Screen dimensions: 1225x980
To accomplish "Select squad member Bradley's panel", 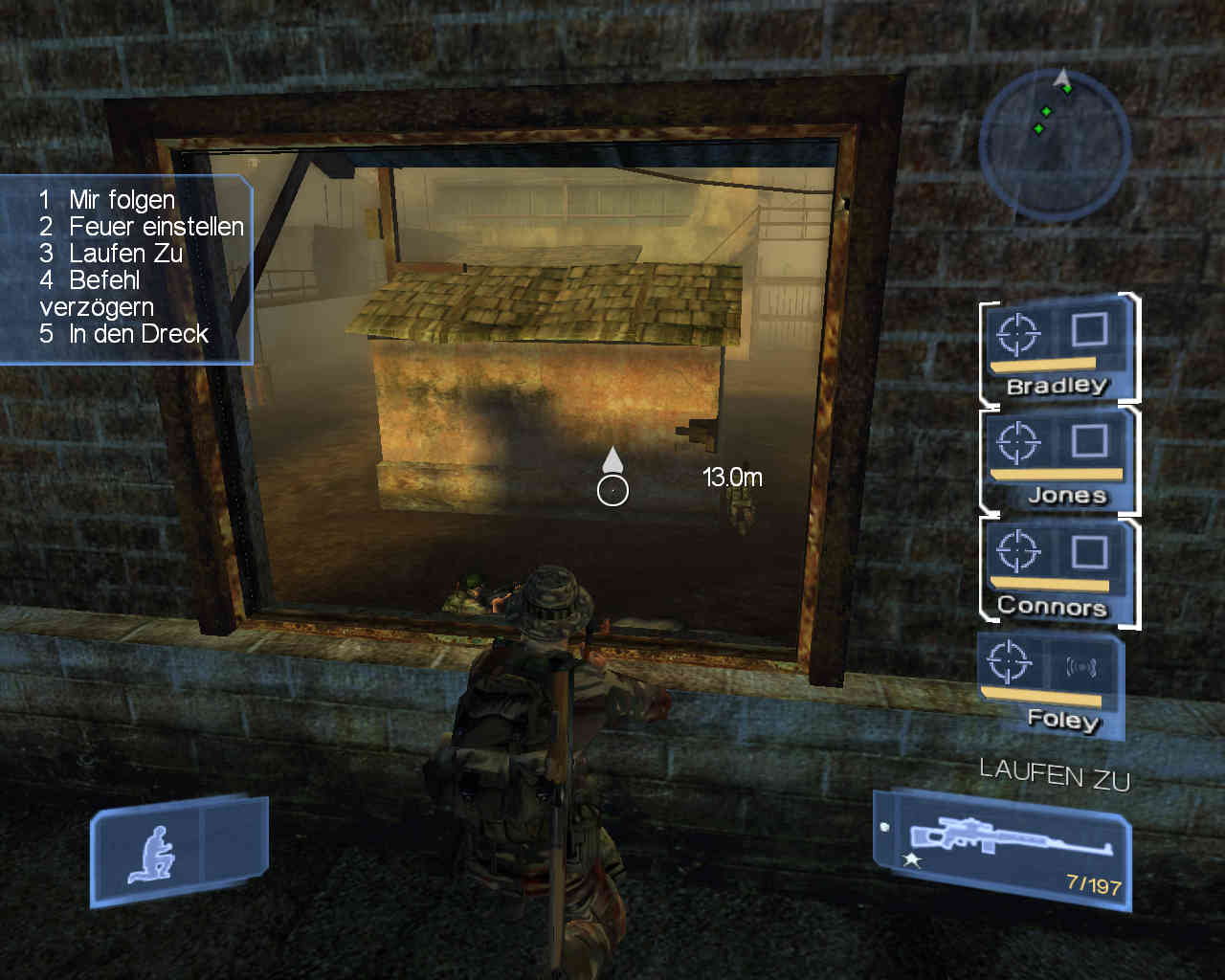I will point(1057,349).
